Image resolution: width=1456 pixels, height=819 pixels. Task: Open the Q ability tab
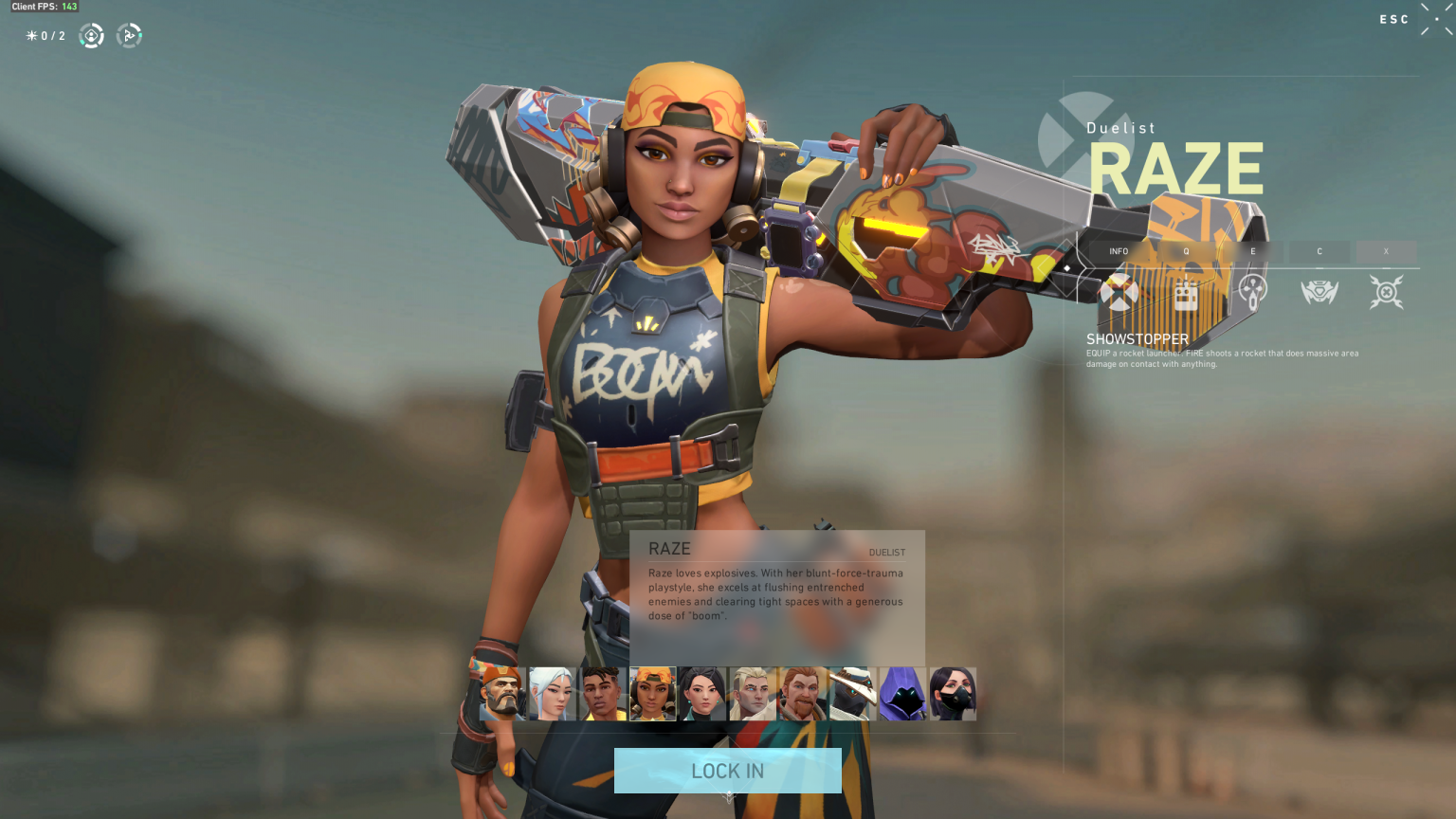coord(1186,251)
